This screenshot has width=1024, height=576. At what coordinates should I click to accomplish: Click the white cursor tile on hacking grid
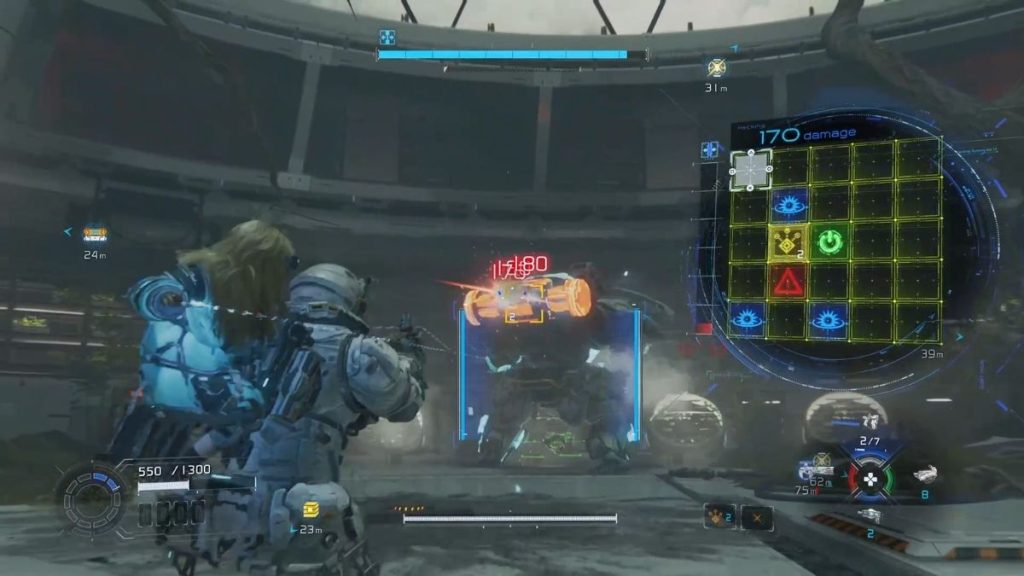750,170
